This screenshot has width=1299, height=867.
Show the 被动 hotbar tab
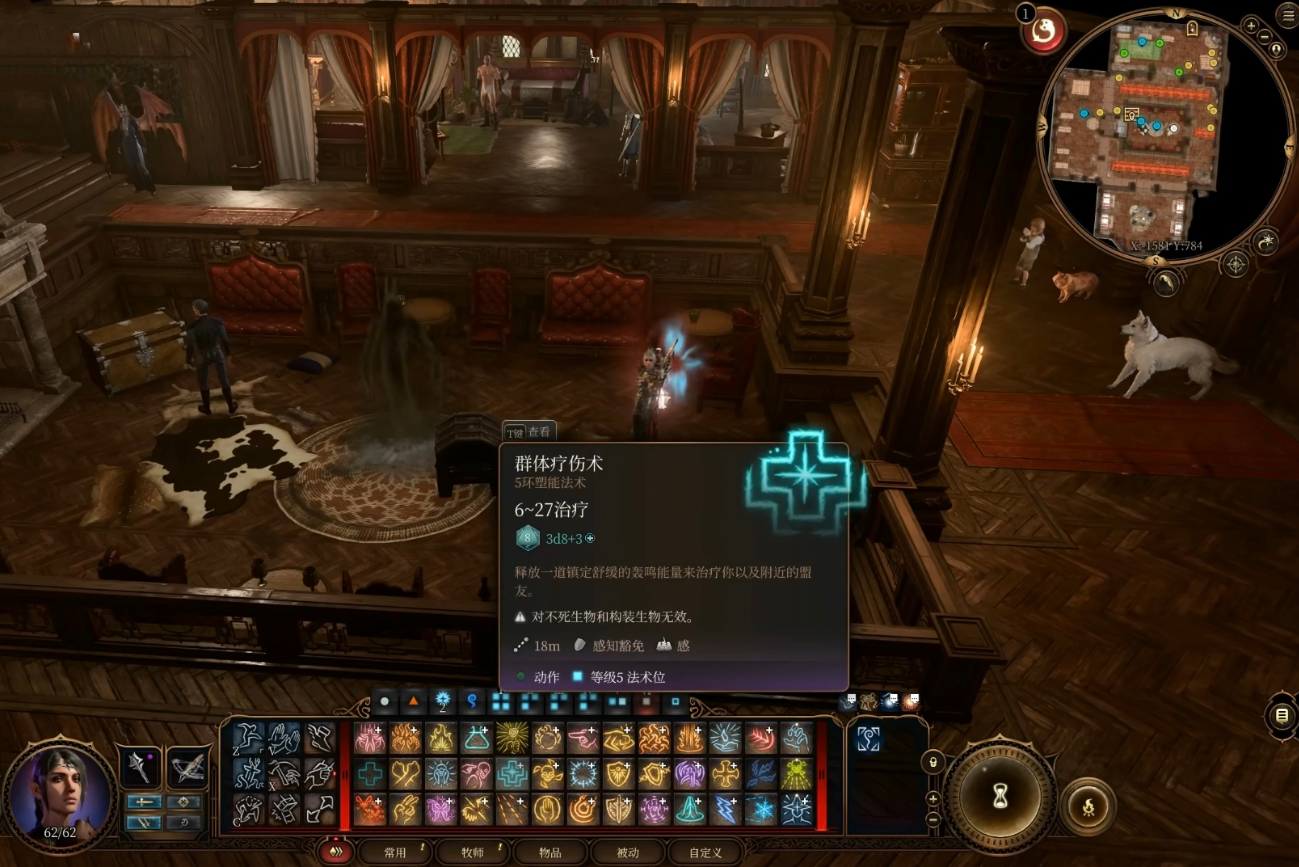(627, 852)
